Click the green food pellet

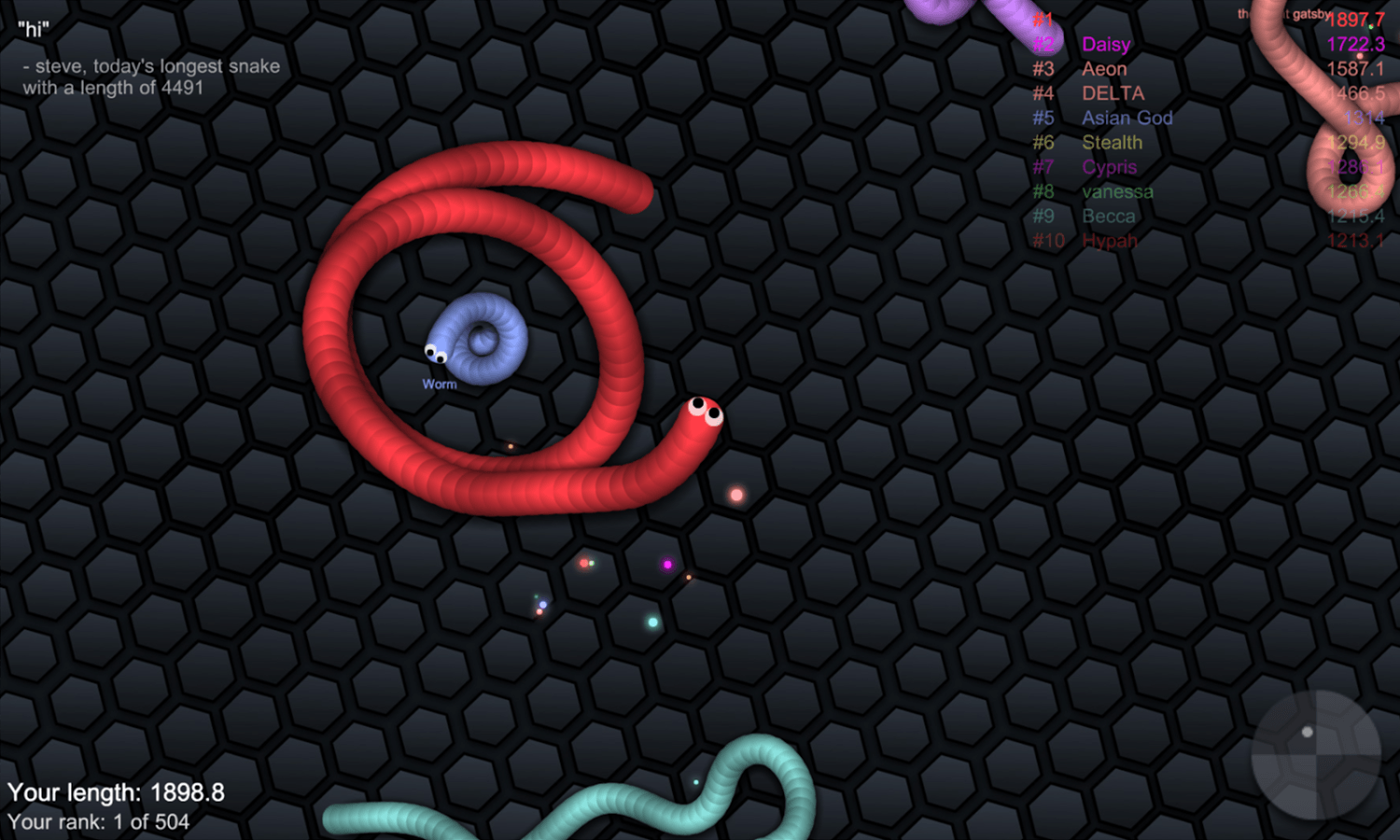(651, 621)
